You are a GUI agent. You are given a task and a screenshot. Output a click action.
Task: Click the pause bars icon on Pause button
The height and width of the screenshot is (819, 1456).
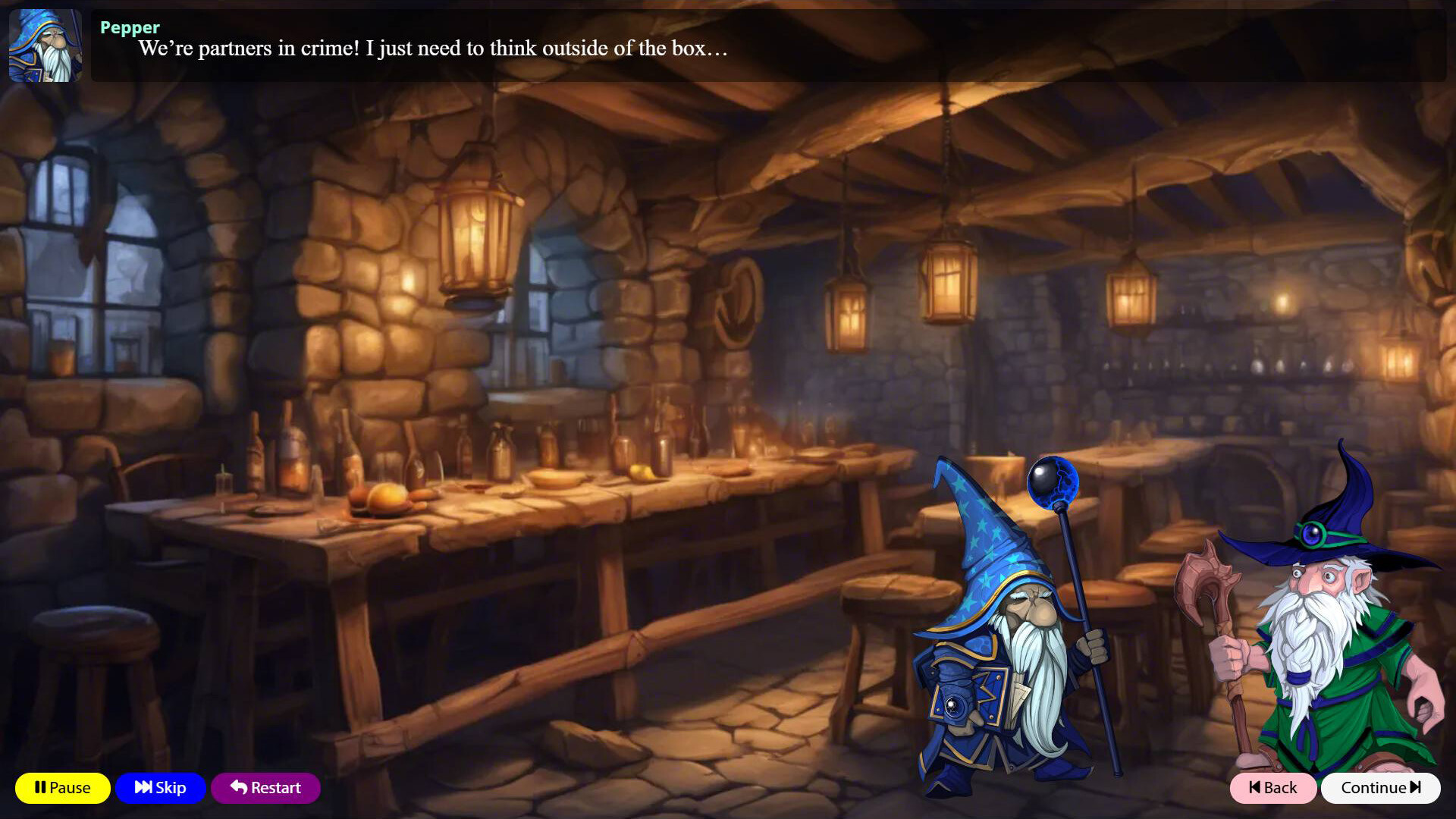coord(40,788)
